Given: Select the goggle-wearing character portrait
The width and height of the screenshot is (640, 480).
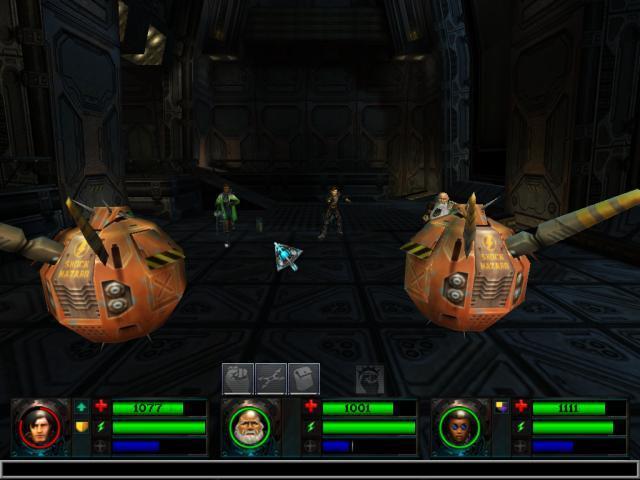Looking at the screenshot, I should (460, 428).
